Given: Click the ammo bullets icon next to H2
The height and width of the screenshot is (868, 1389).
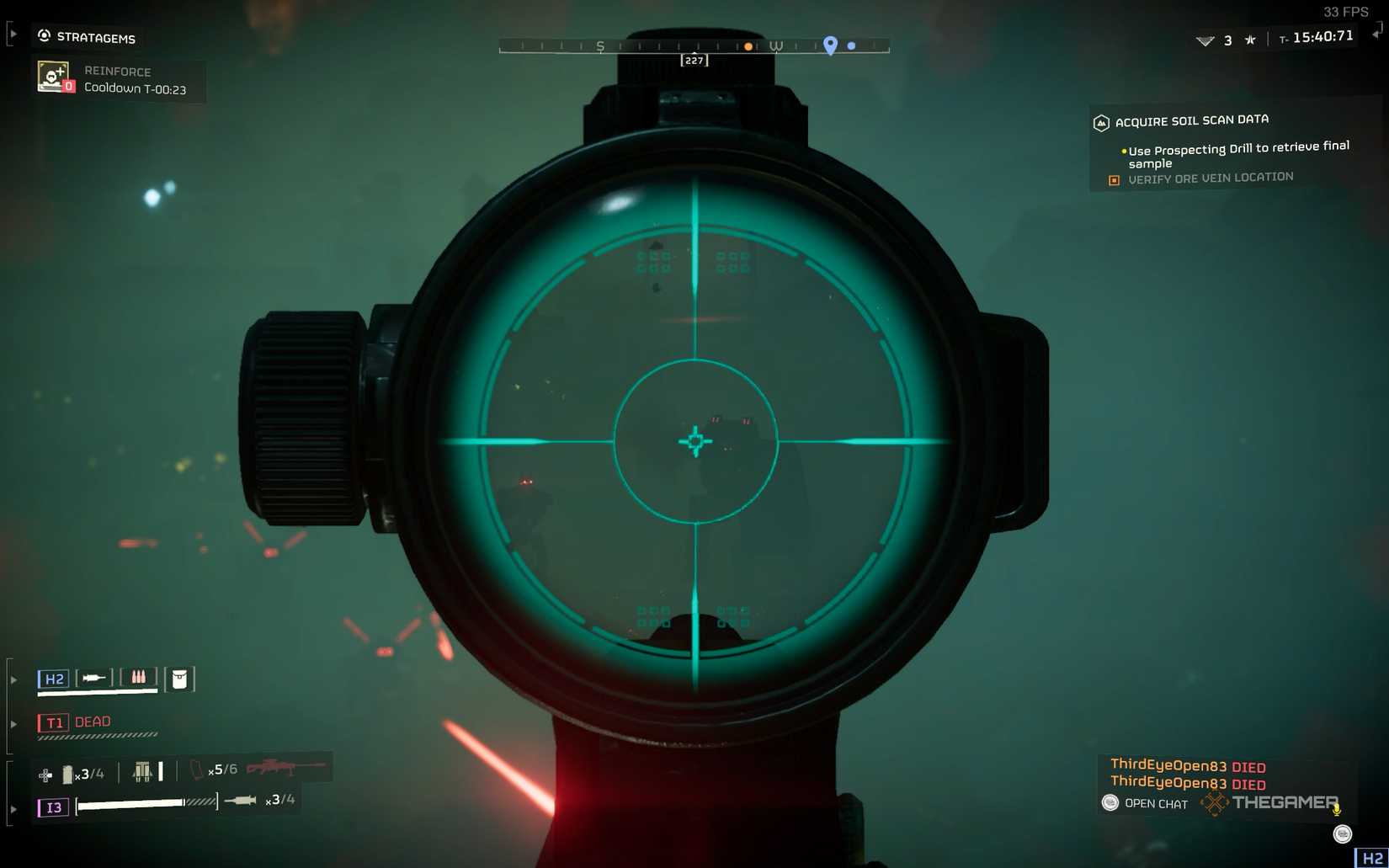Looking at the screenshot, I should pyautogui.click(x=138, y=677).
